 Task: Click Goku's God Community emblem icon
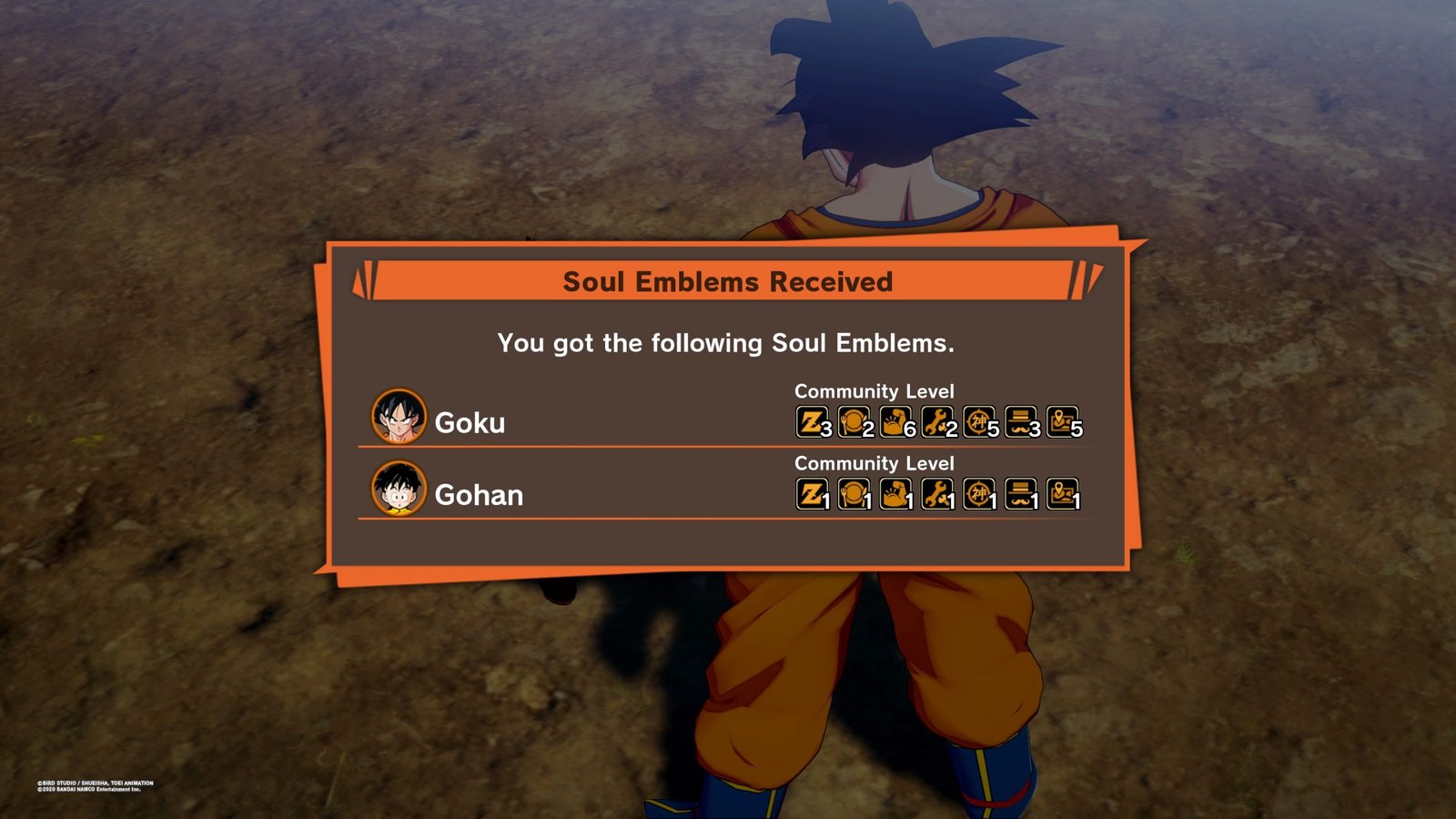[977, 421]
